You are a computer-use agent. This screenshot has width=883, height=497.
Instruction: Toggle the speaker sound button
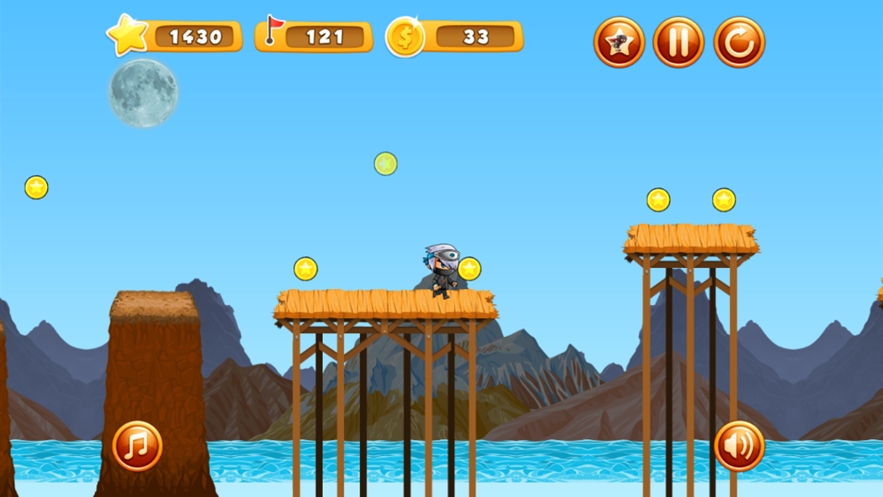click(739, 446)
